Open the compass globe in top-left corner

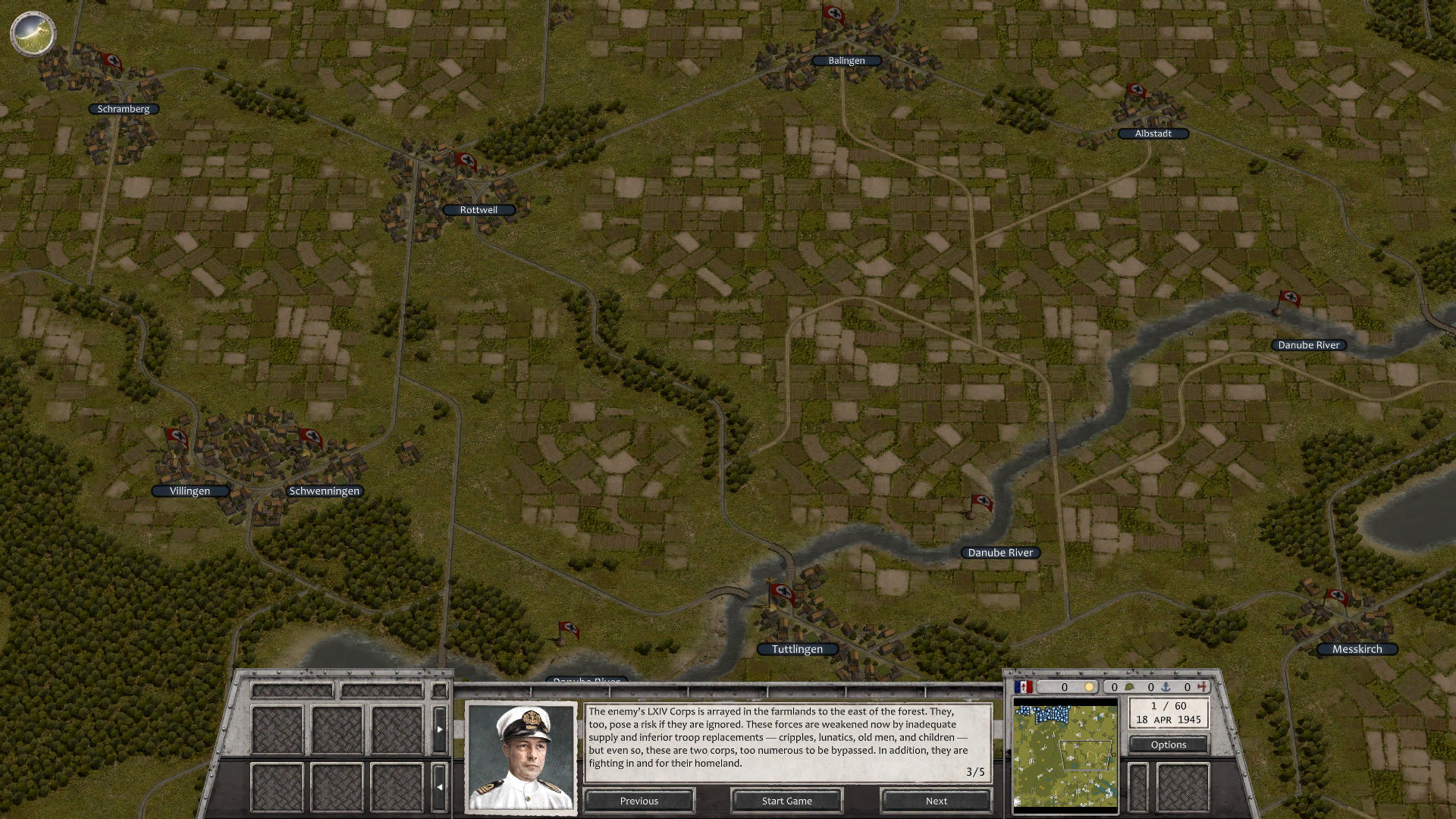[x=33, y=33]
